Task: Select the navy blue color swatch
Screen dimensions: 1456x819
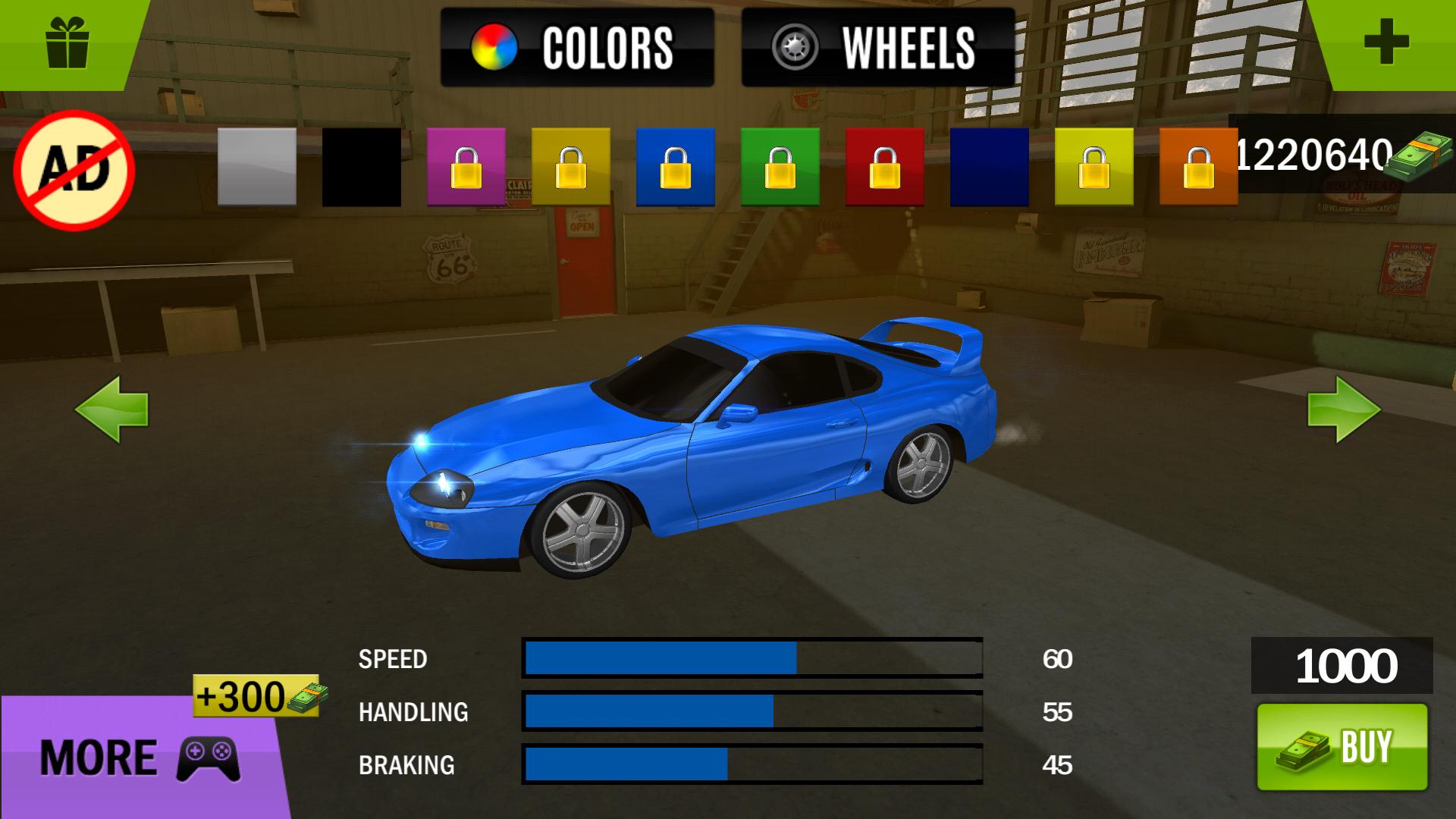Action: 990,167
